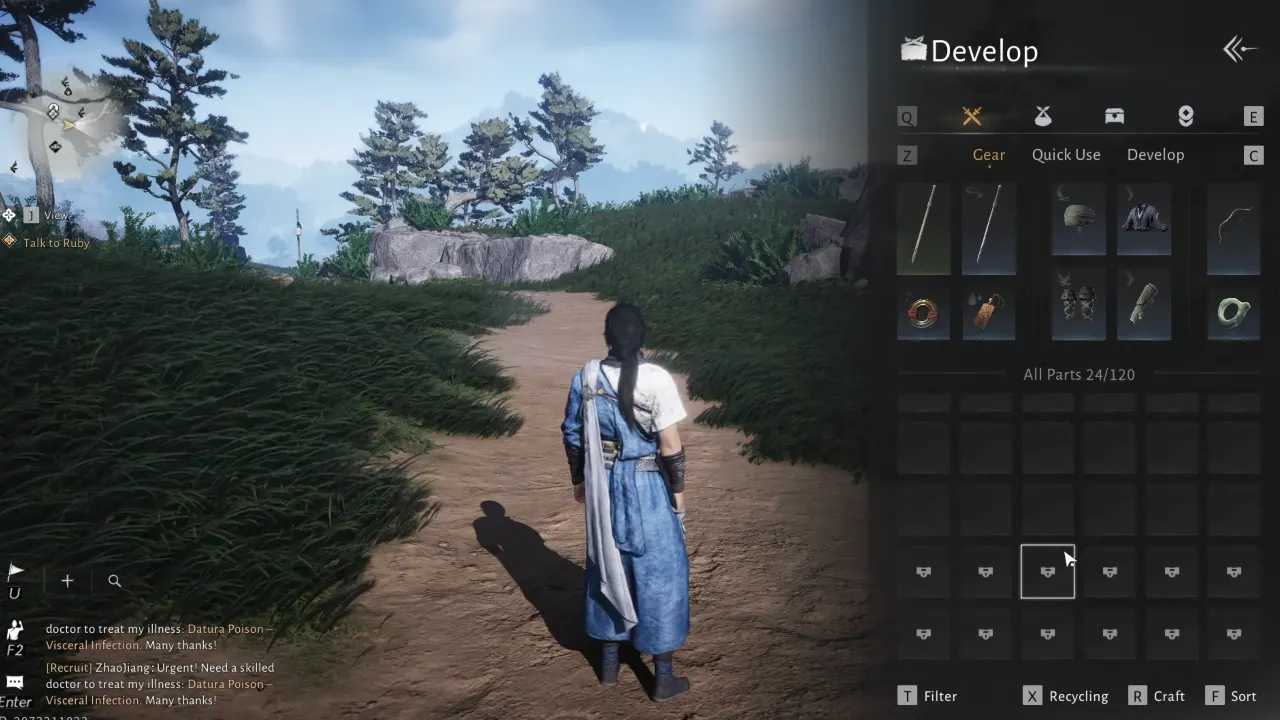Select the crossed swords Gear icon
The width and height of the screenshot is (1280, 720).
[x=971, y=116]
